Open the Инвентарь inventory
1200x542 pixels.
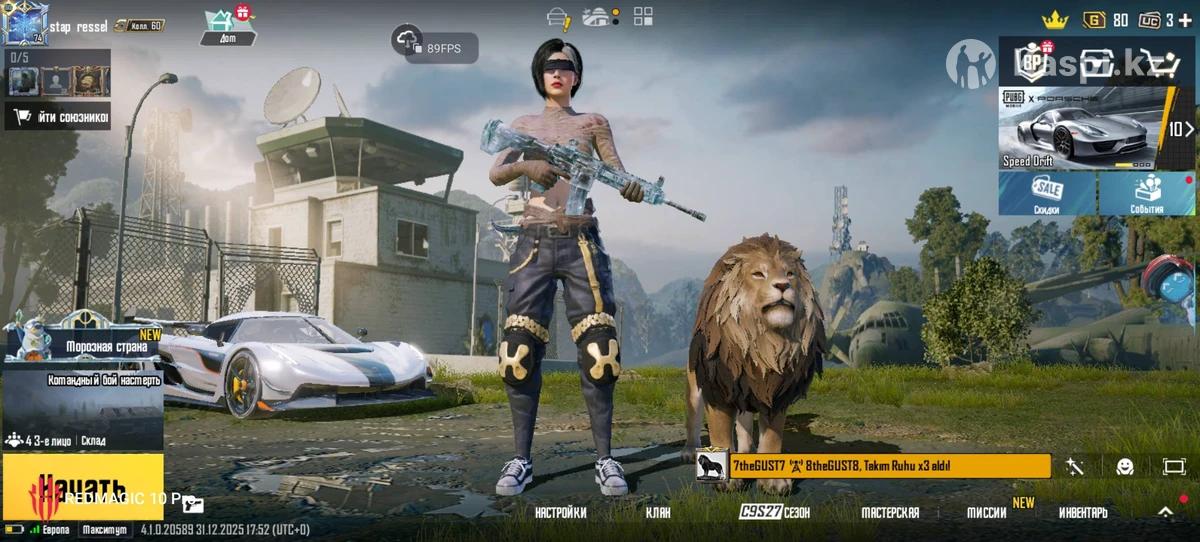tap(1083, 513)
